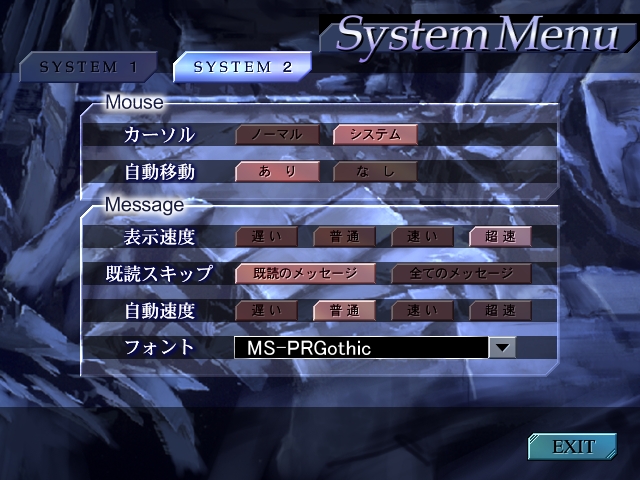Set 自動速度 to 遅い

click(x=266, y=310)
